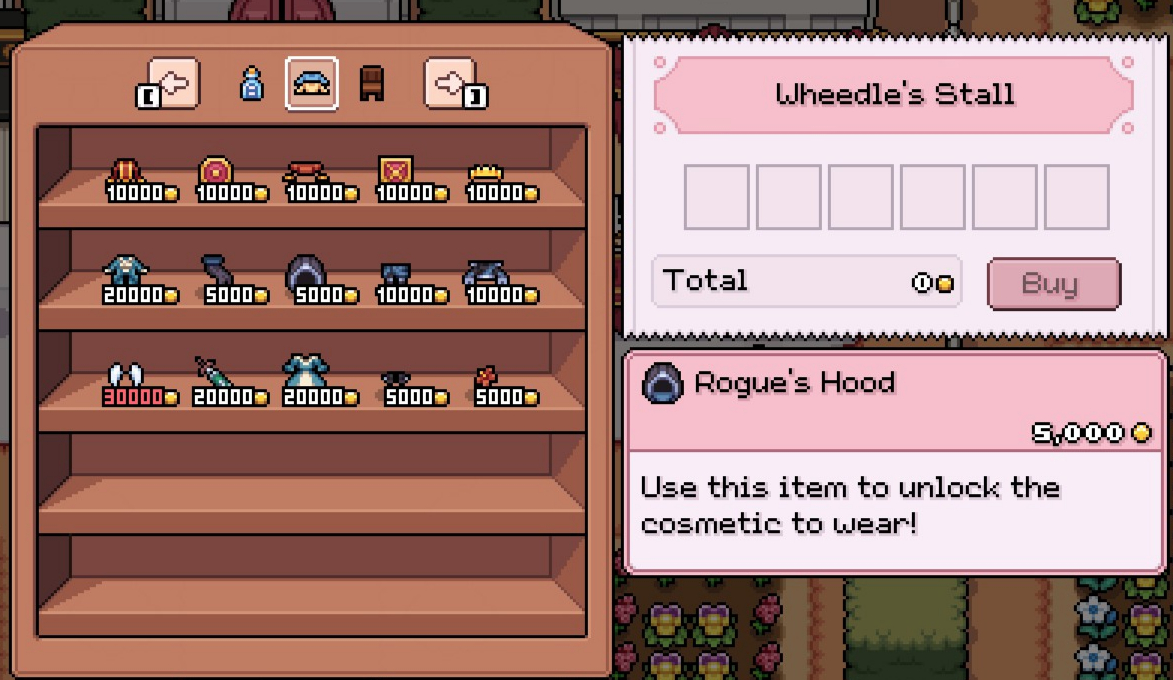Pick the small black mask priced 5000

[396, 378]
